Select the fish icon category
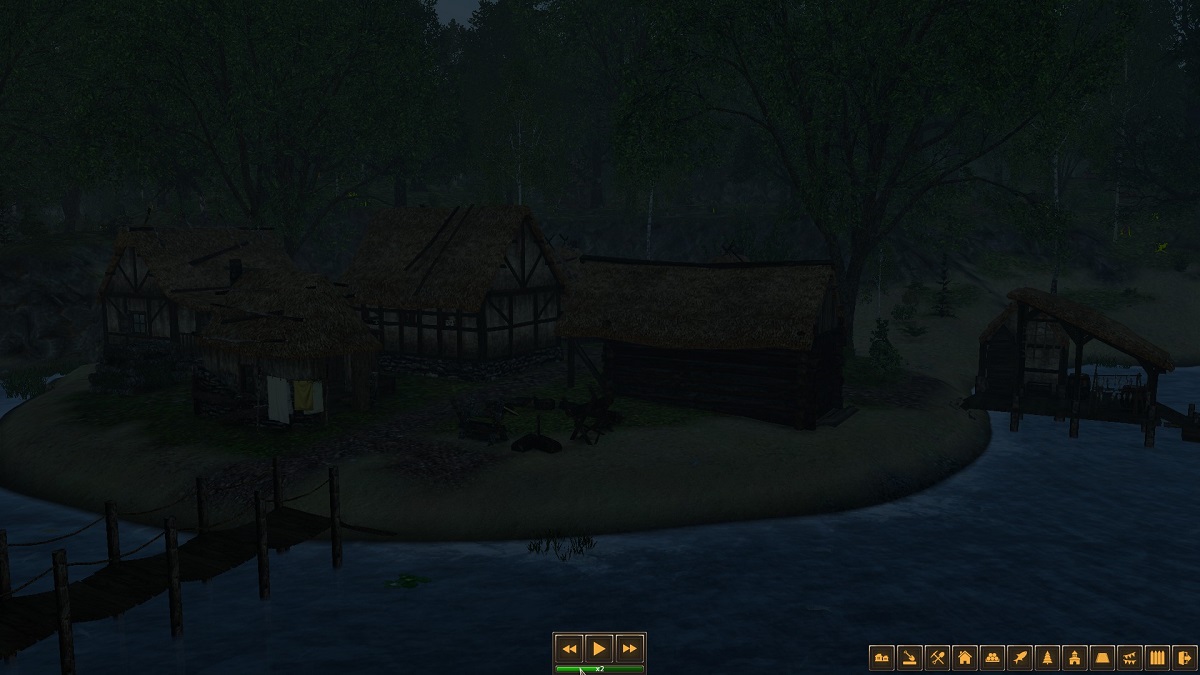The image size is (1200, 675). tap(1020, 657)
